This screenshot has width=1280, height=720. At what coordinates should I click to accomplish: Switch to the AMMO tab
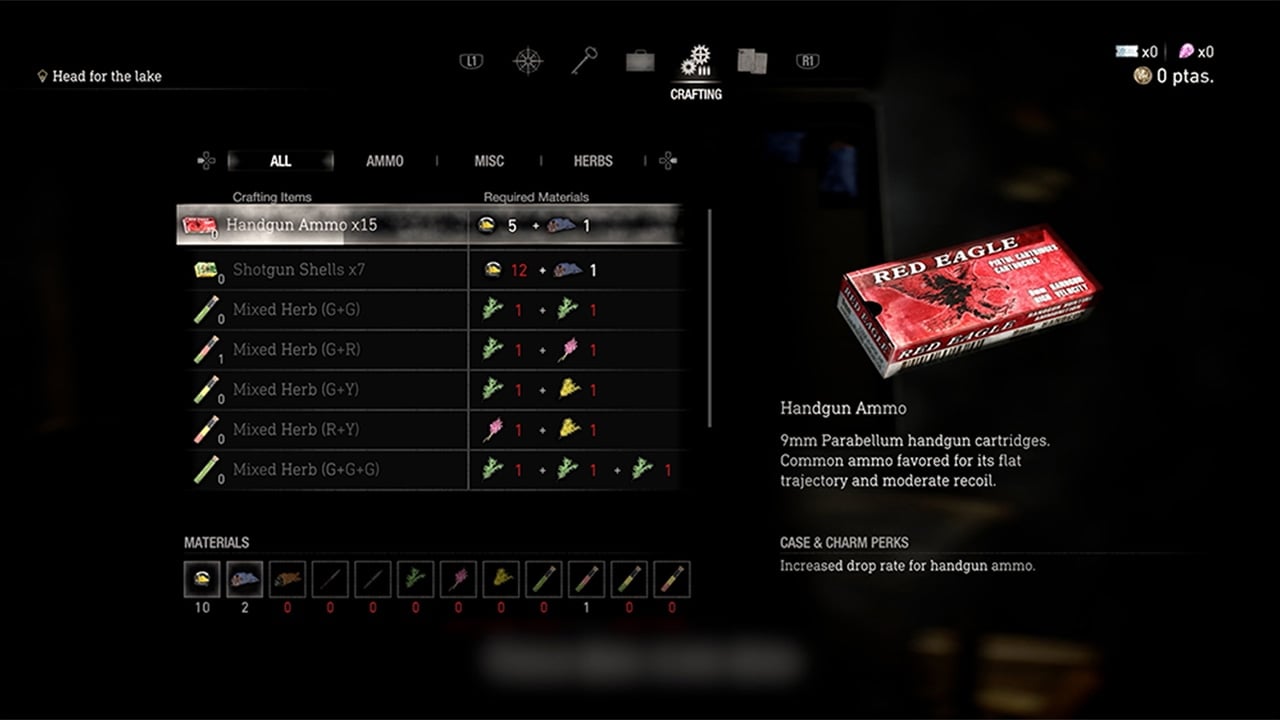[x=384, y=160]
